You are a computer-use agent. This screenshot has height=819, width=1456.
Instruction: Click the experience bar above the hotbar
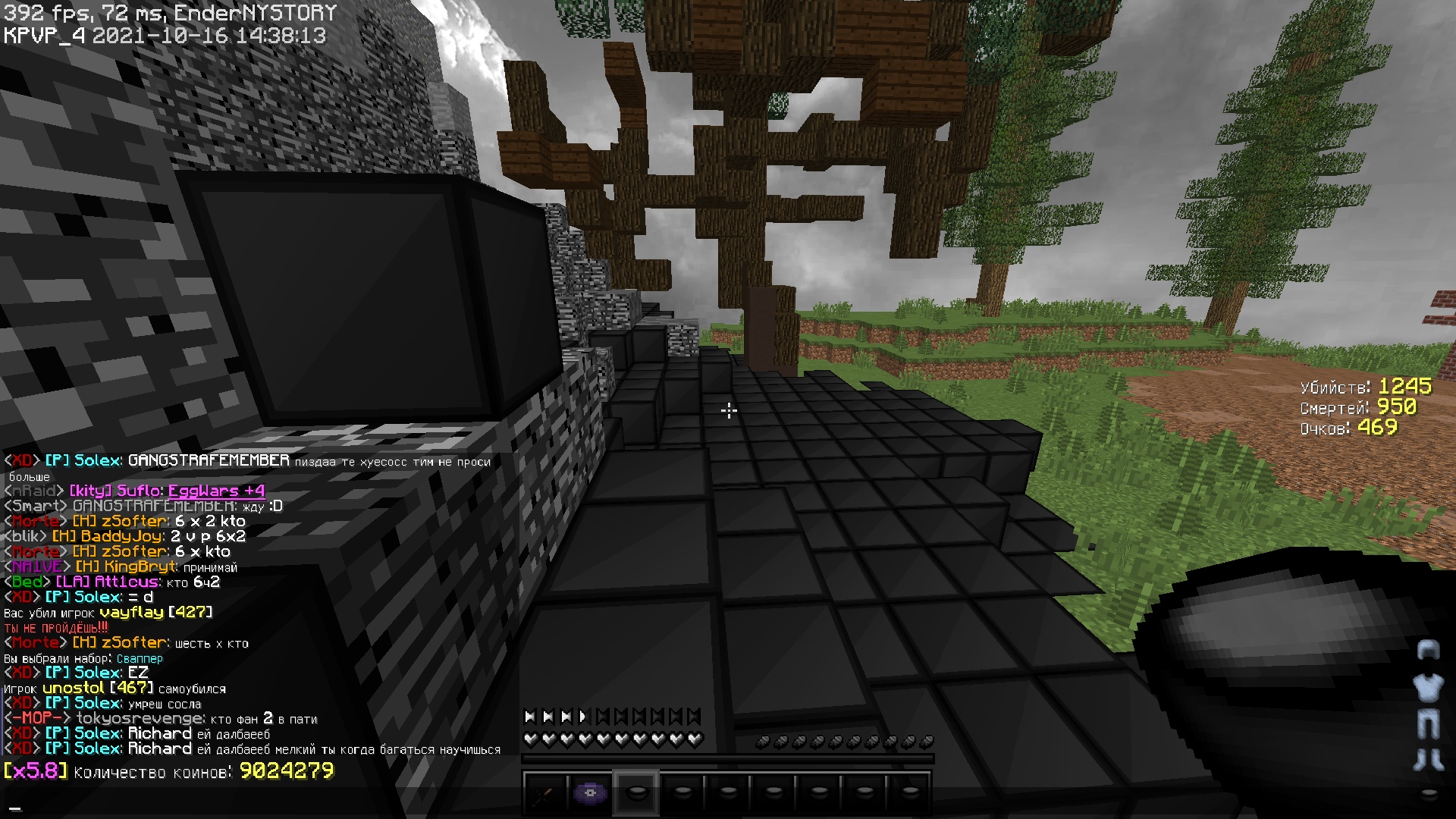click(x=728, y=758)
